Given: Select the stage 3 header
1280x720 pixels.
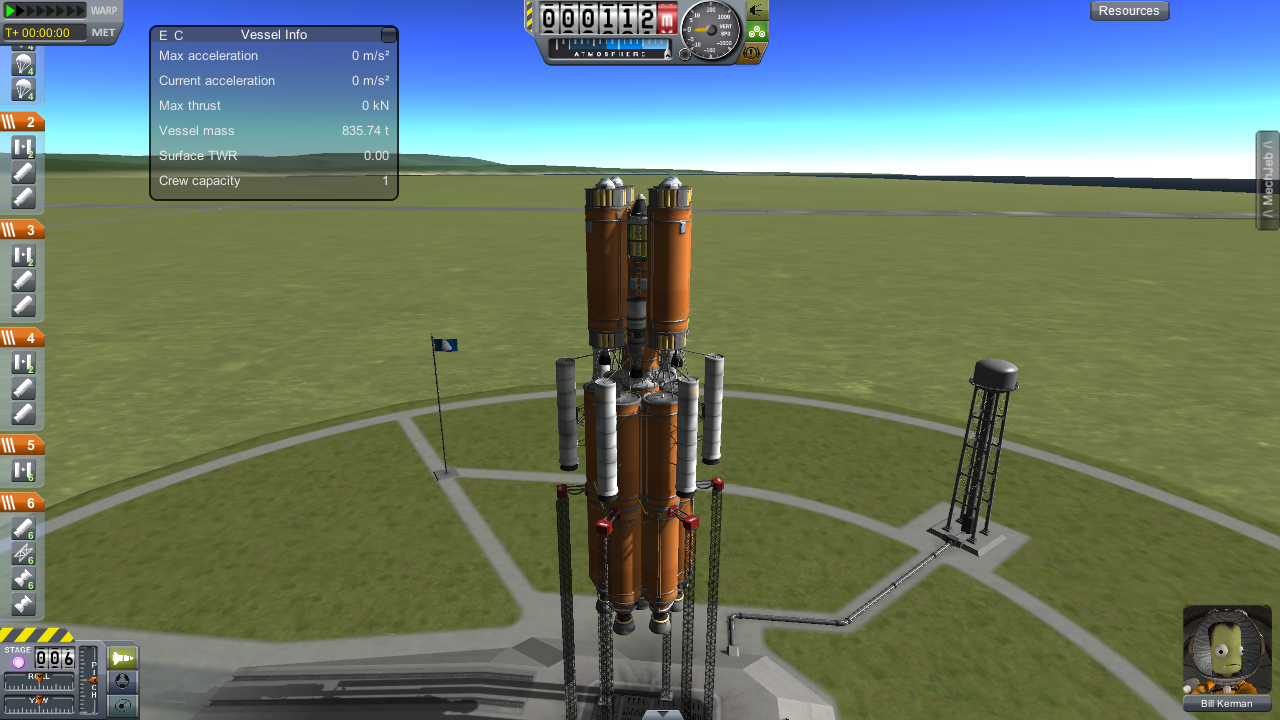Looking at the screenshot, I should 22,230.
